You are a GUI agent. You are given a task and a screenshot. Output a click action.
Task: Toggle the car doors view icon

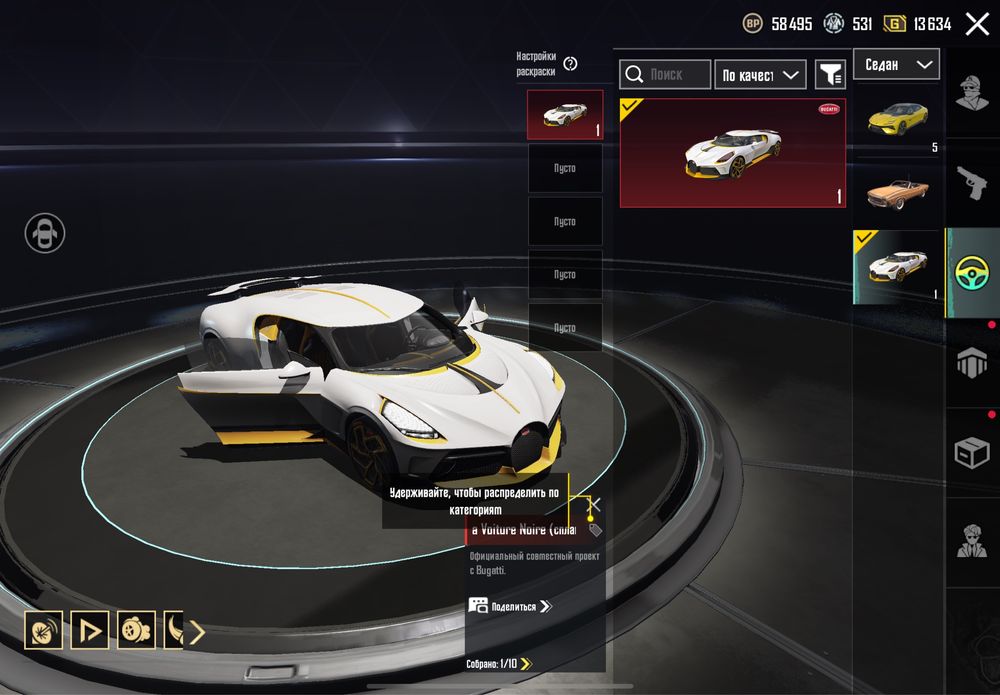[45, 234]
